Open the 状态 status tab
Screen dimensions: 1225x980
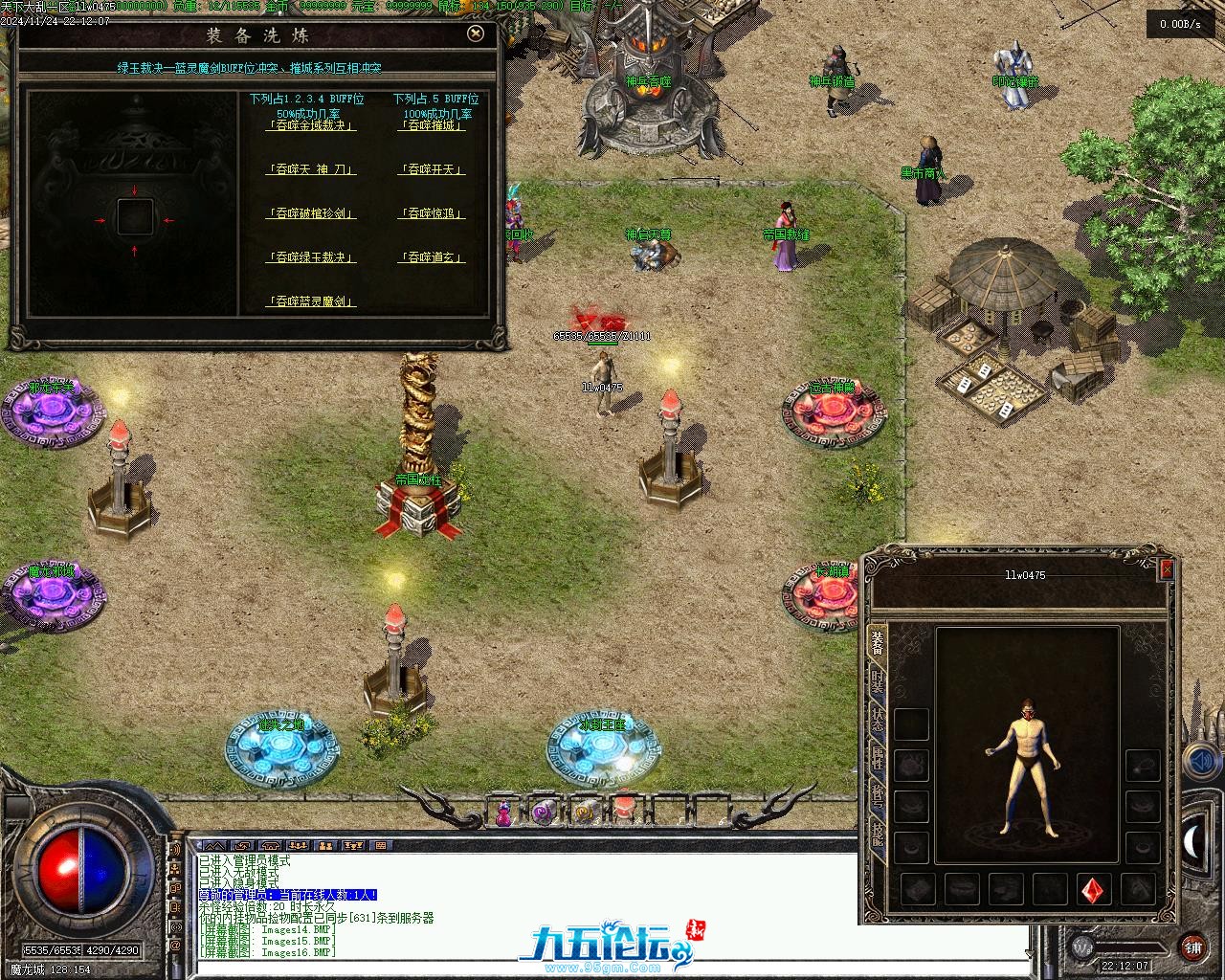point(877,721)
